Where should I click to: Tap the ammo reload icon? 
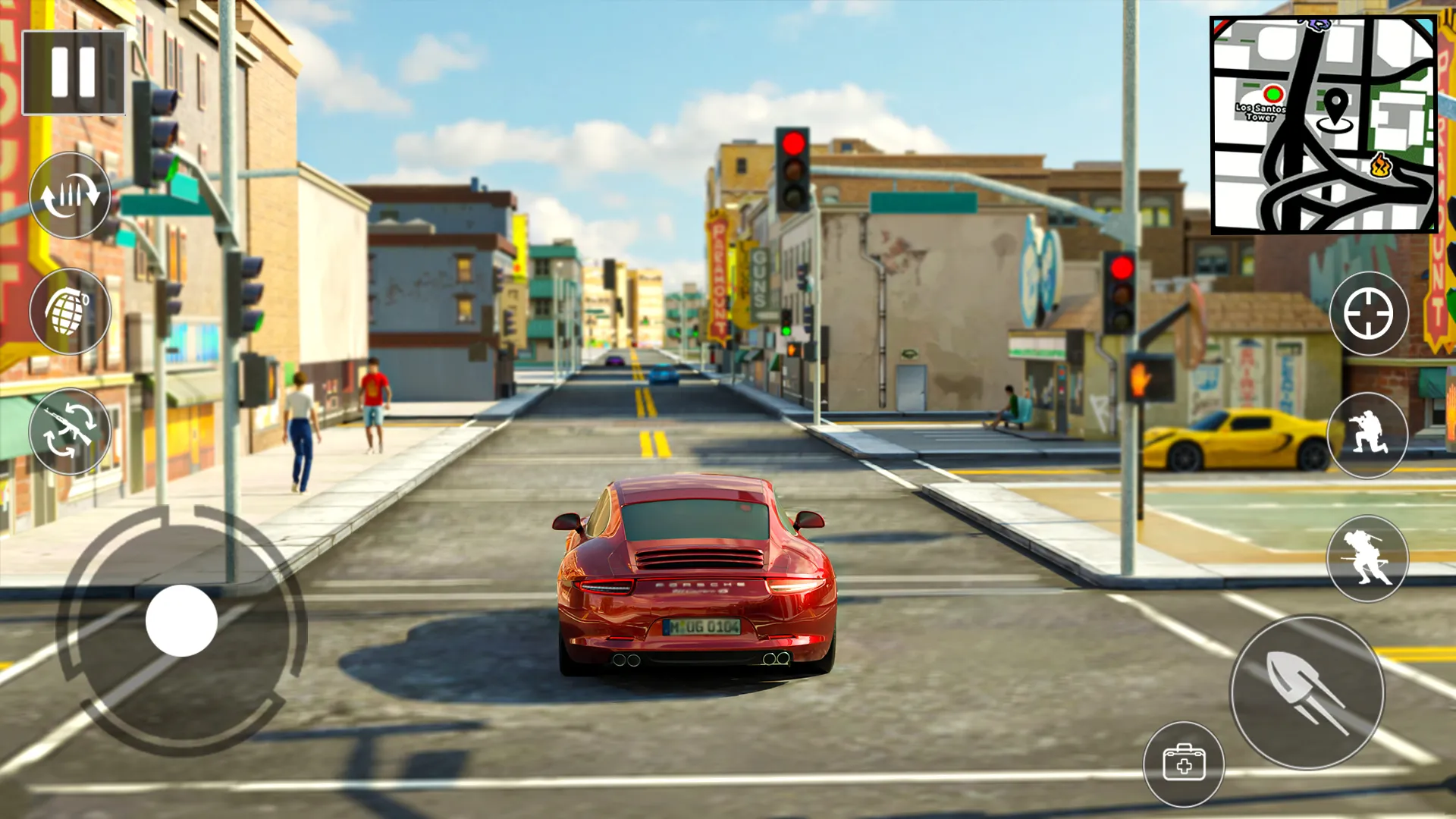(72, 199)
